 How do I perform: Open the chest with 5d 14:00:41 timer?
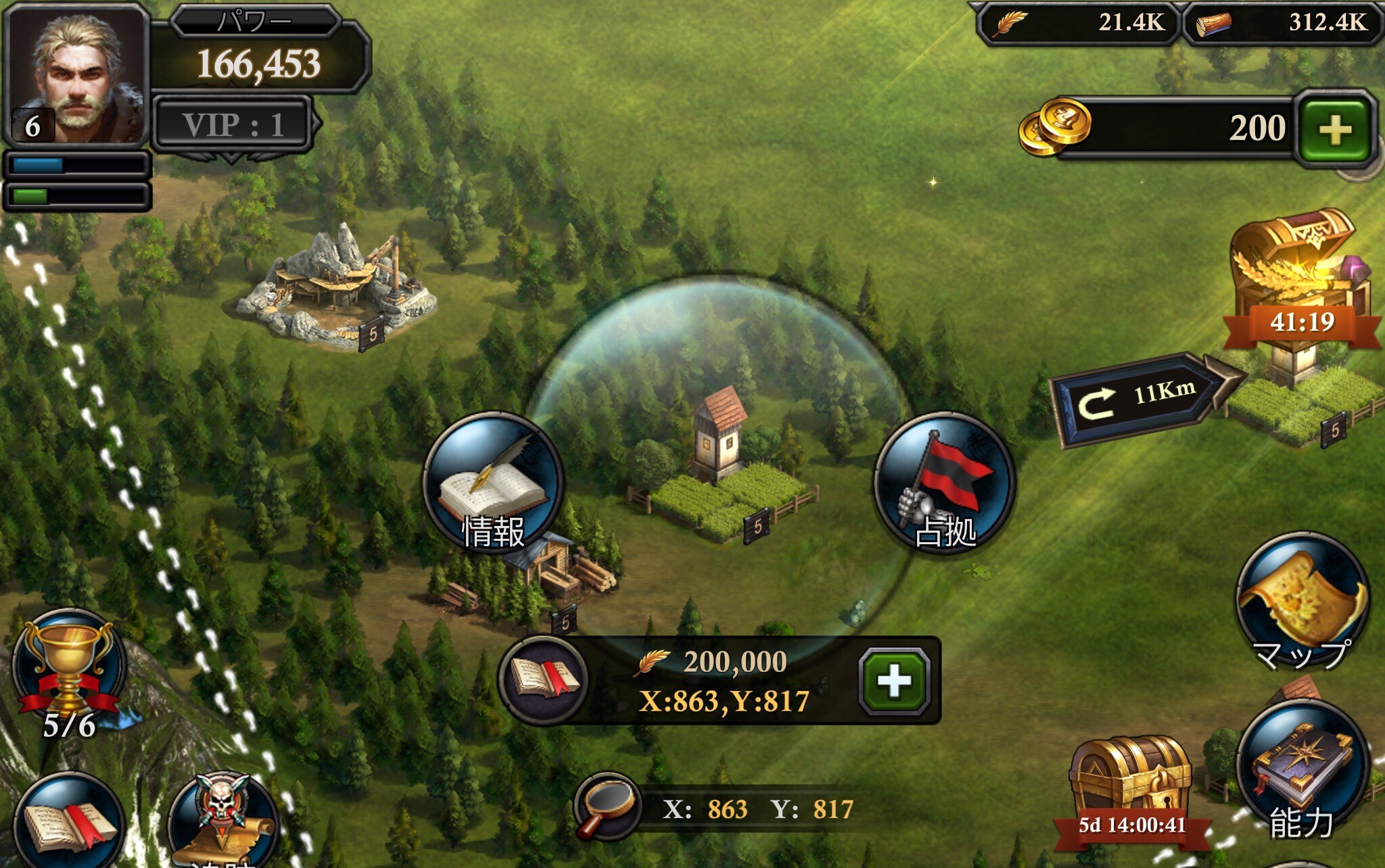coord(1131,784)
